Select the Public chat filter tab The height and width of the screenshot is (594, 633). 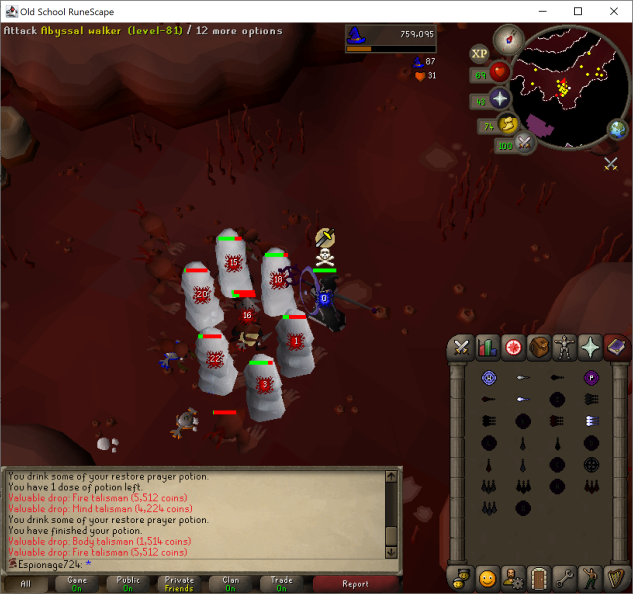point(128,584)
